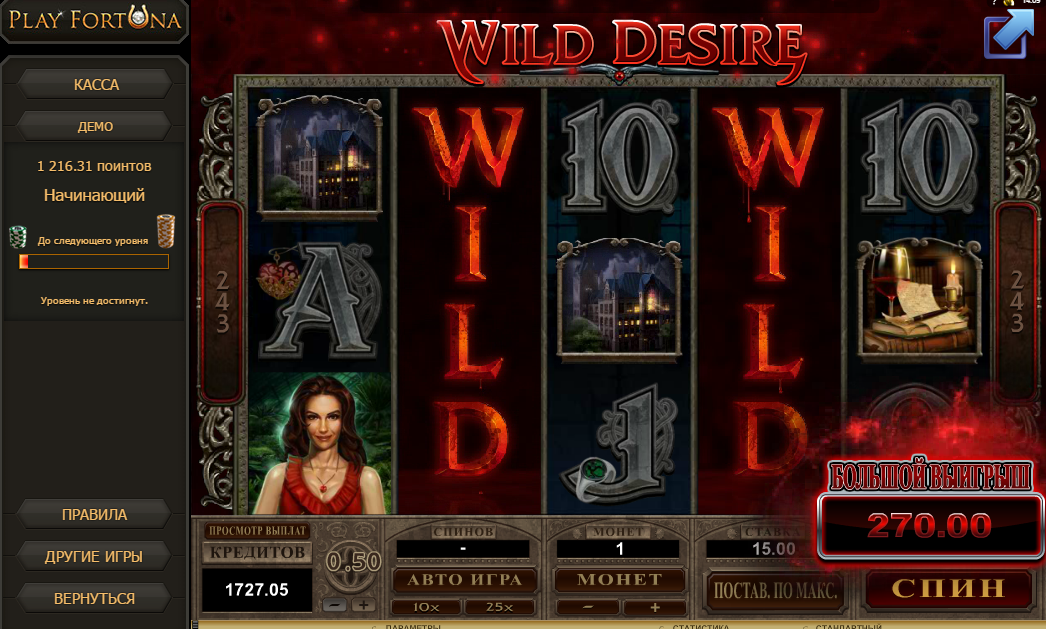Click the Монет coins button
Viewport: 1046px width, 629px height.
621,580
